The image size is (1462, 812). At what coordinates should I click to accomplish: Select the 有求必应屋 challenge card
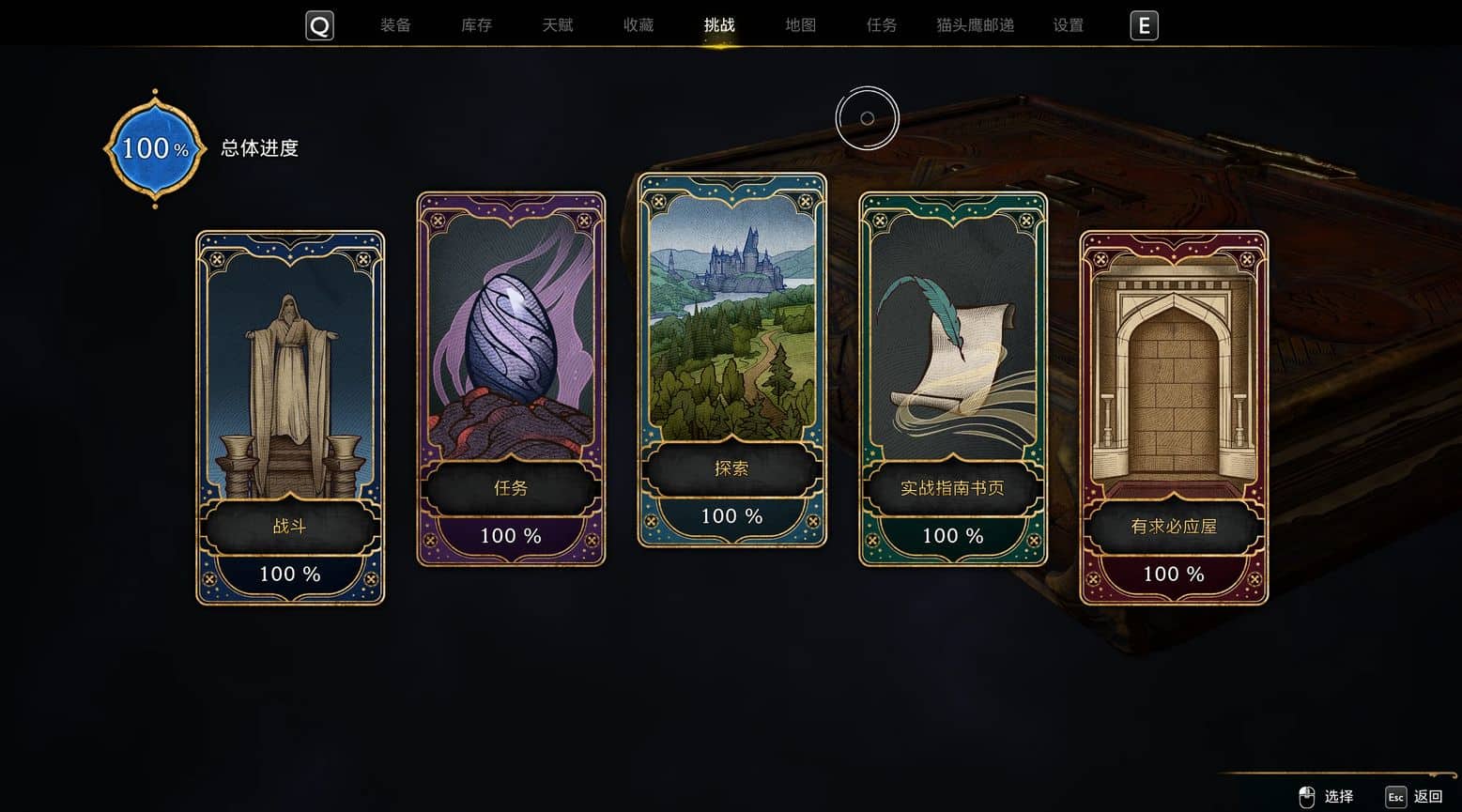pyautogui.click(x=1174, y=418)
